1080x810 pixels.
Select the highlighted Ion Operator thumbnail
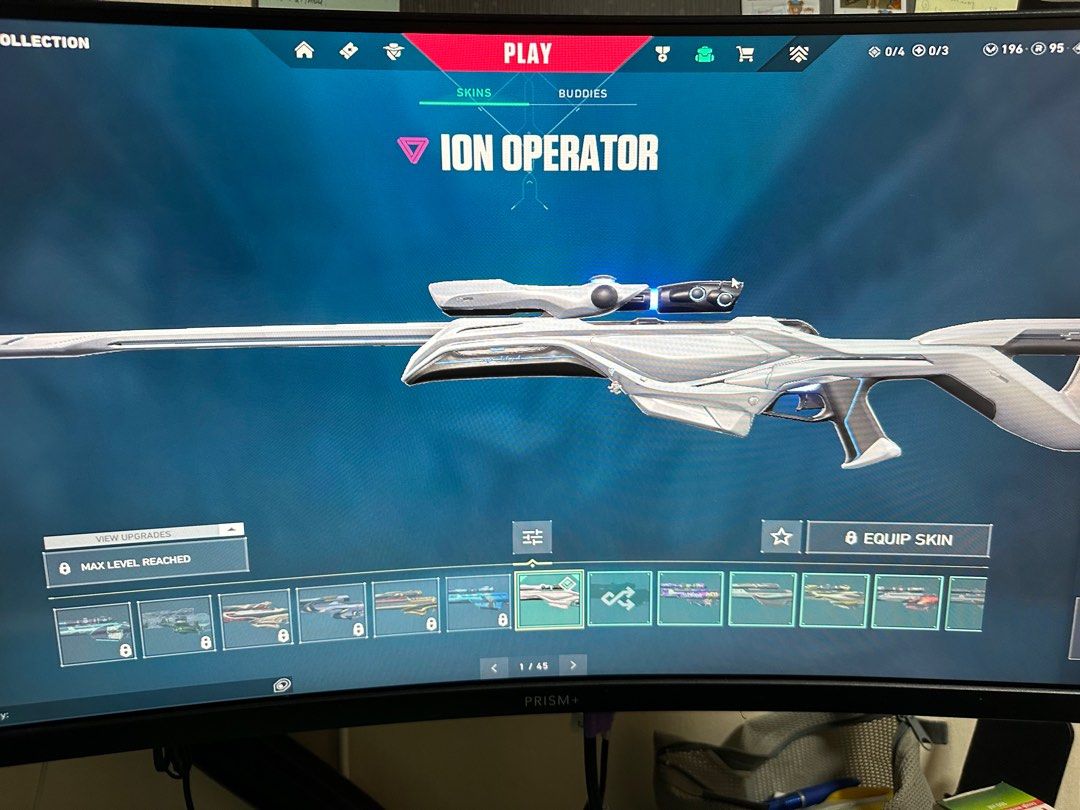click(x=549, y=598)
